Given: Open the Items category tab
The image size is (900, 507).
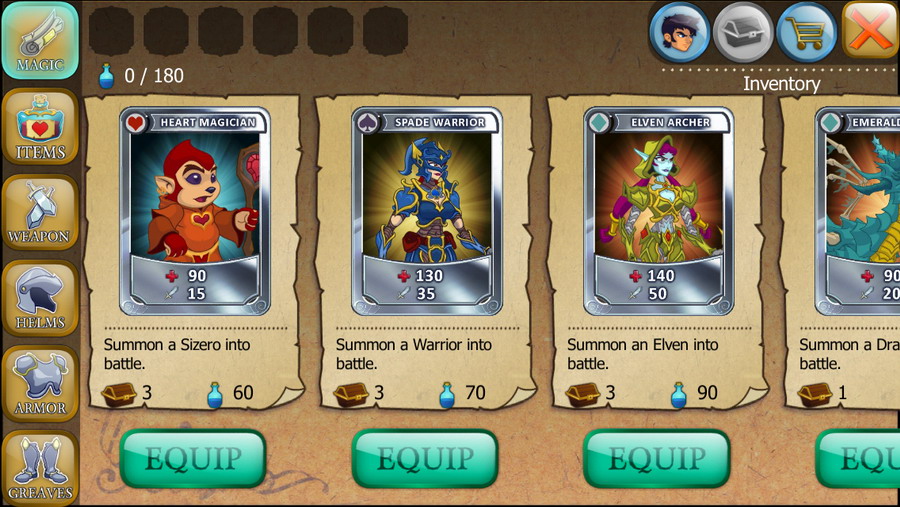Looking at the screenshot, I should coord(40,127).
